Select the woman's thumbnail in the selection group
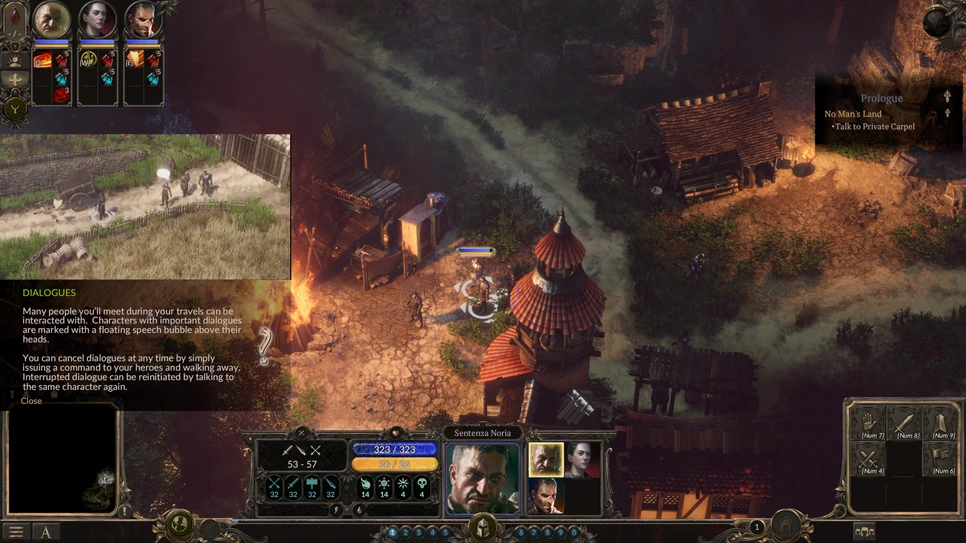The image size is (966, 543). tap(582, 460)
